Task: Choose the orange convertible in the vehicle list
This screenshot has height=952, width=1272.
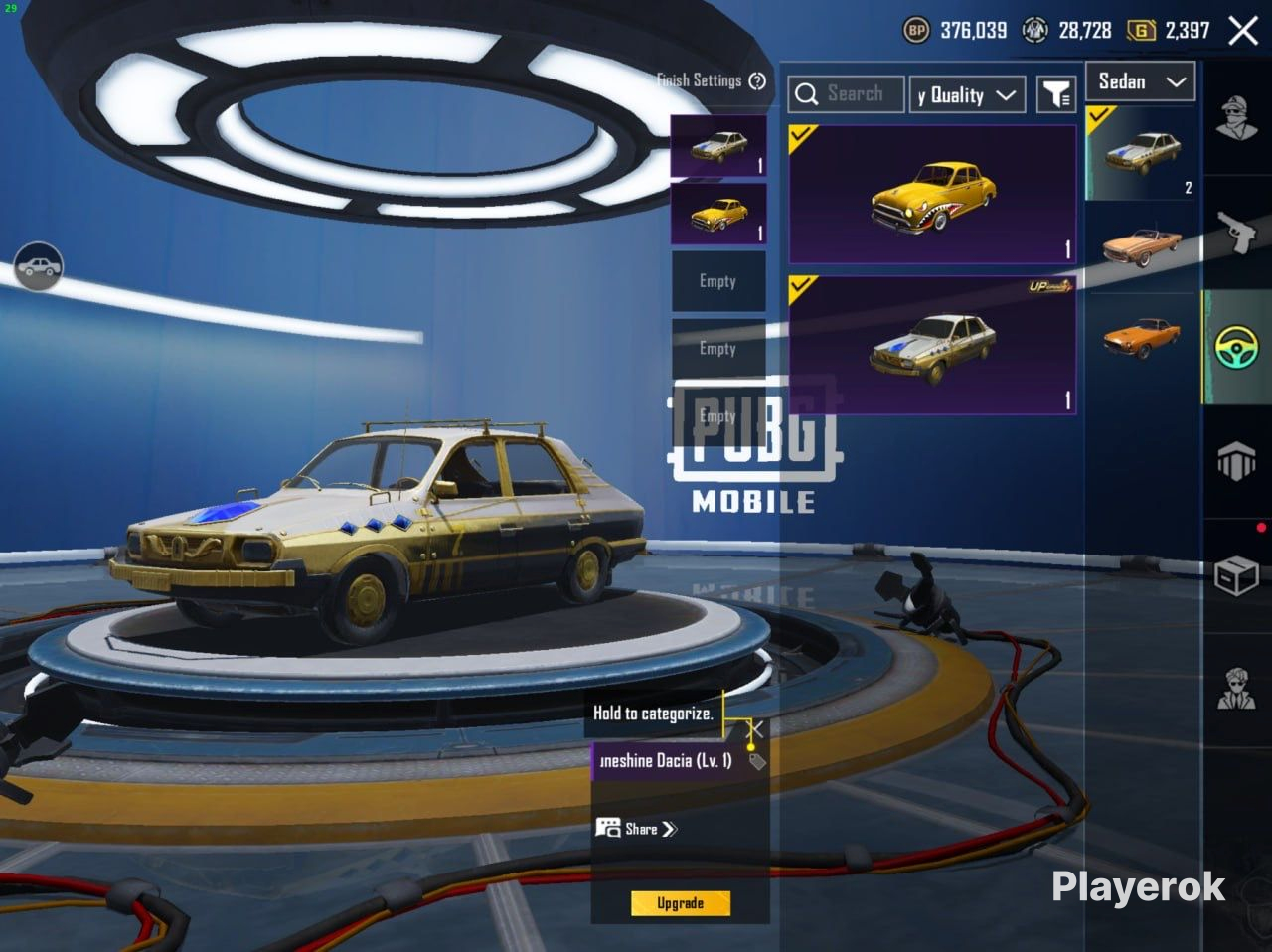Action: pos(1141,246)
